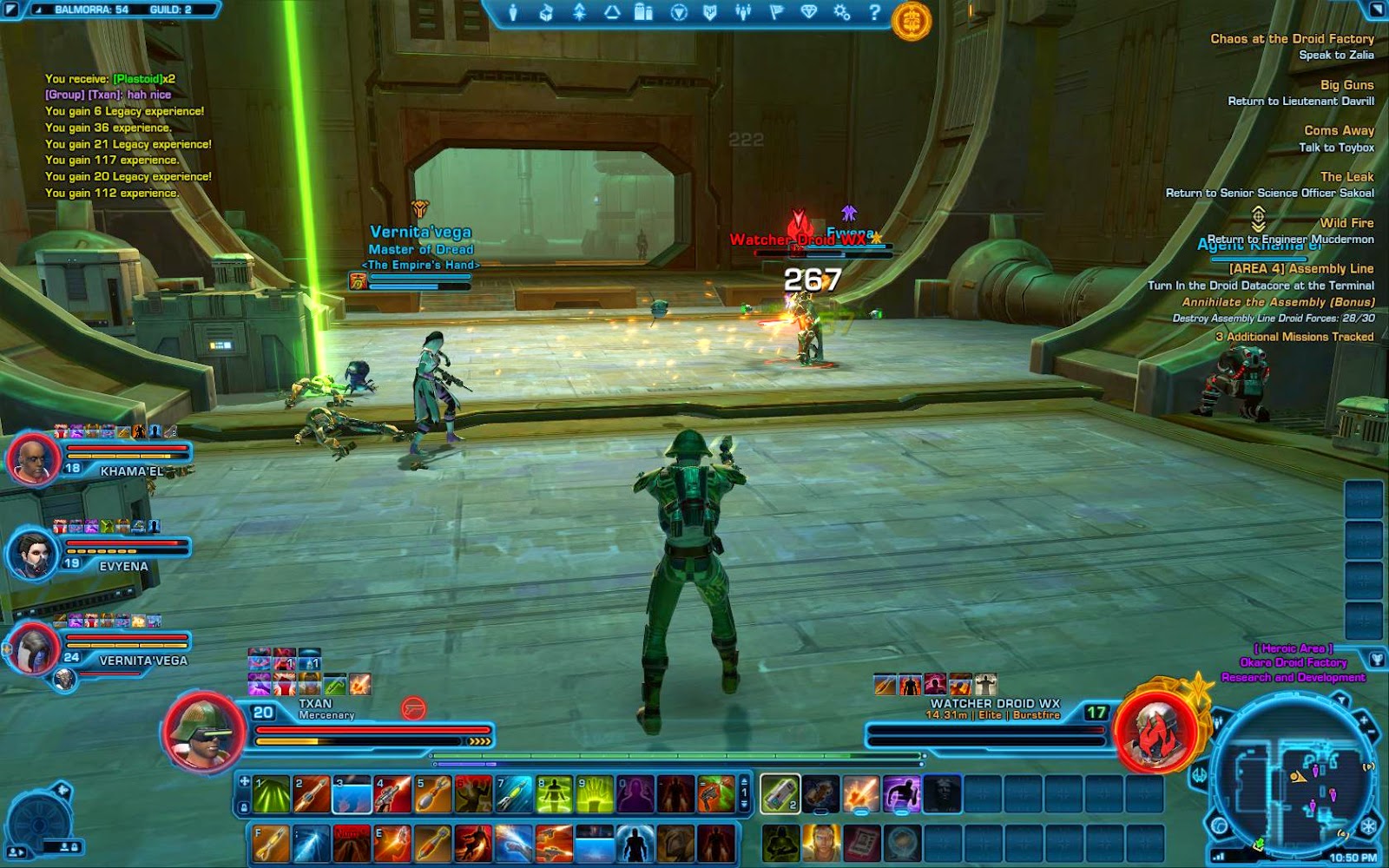Use the sniper rifle ability in slot 4
Screen dimensions: 1389x868
393,794
